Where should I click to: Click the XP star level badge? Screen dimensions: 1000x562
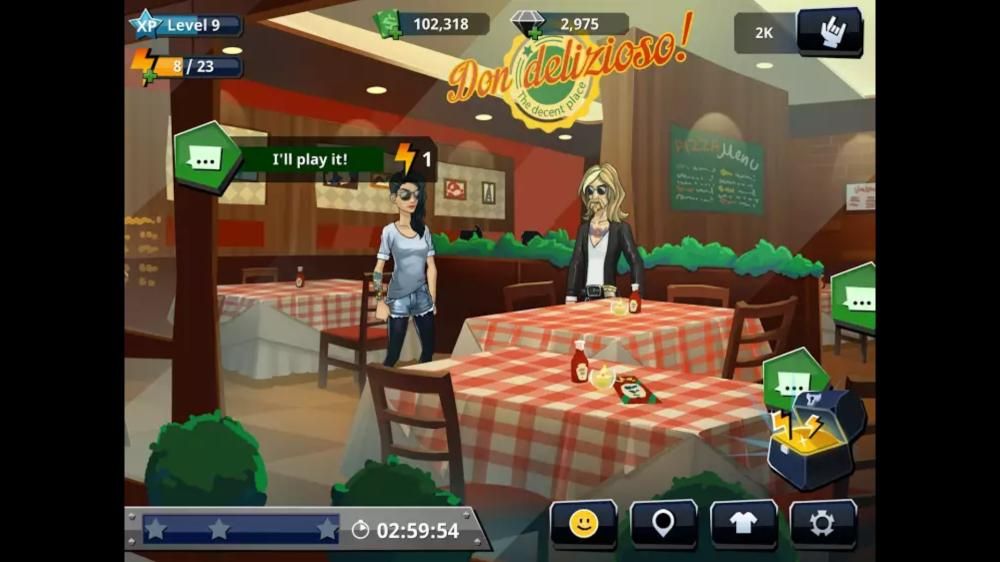(146, 24)
